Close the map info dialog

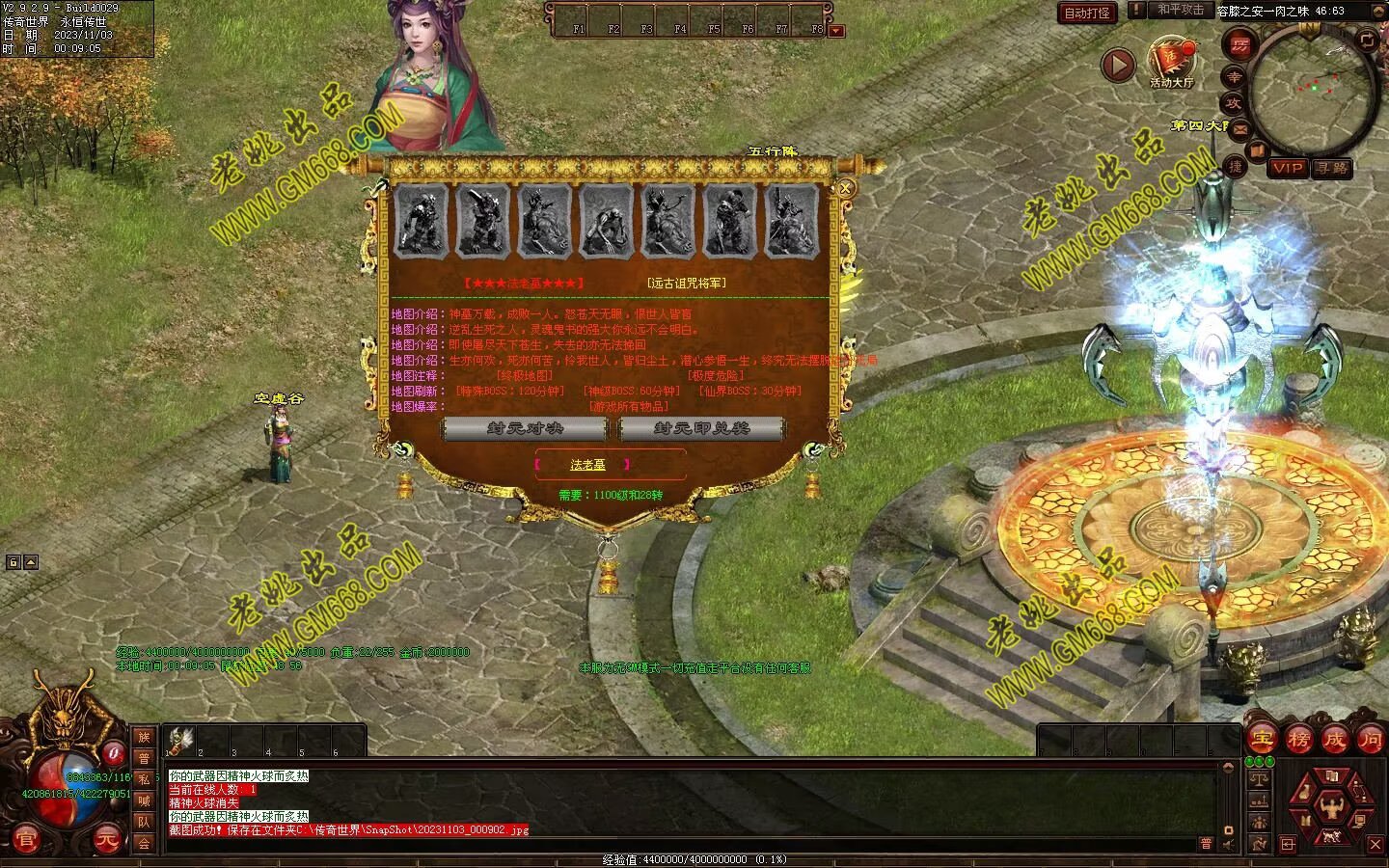[846, 189]
